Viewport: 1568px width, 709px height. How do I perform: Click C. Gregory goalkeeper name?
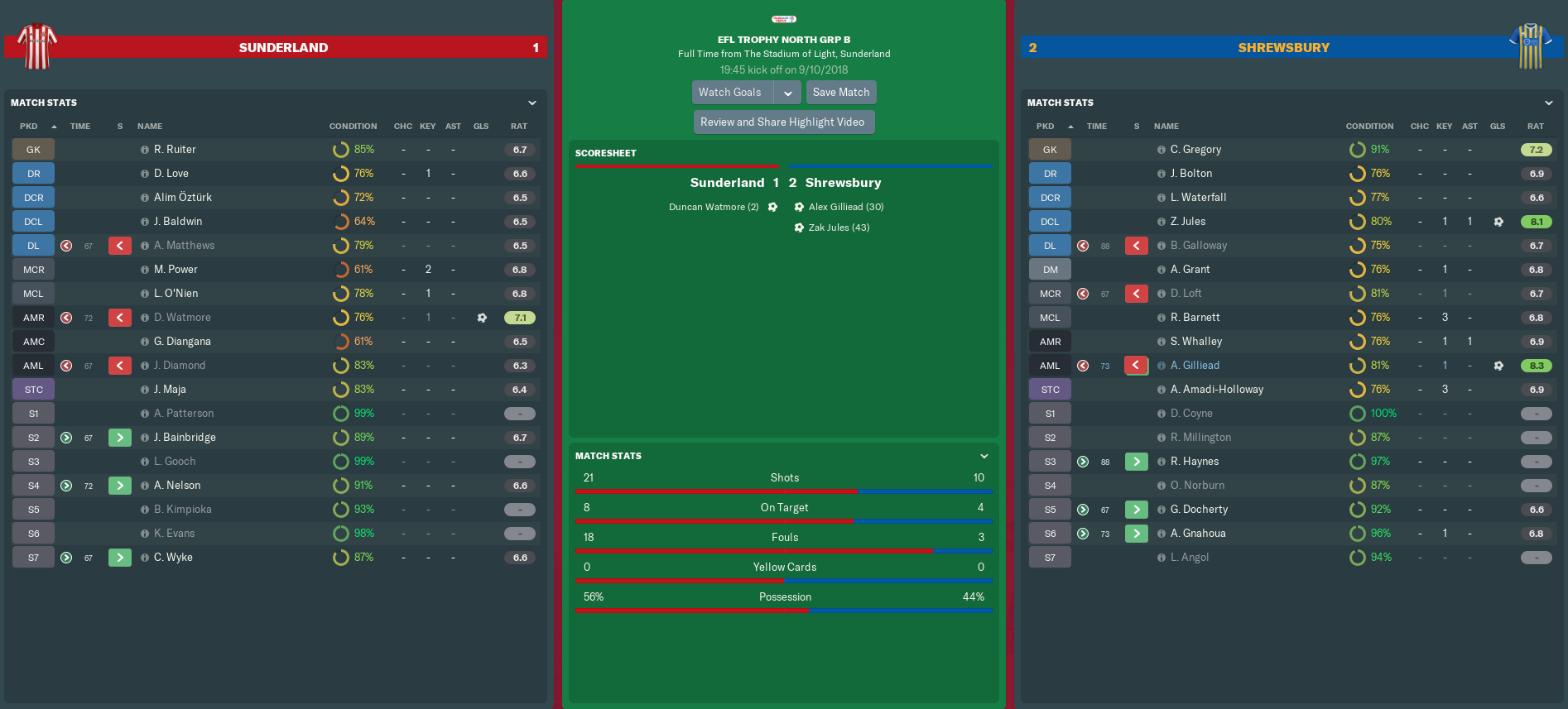coord(1195,150)
